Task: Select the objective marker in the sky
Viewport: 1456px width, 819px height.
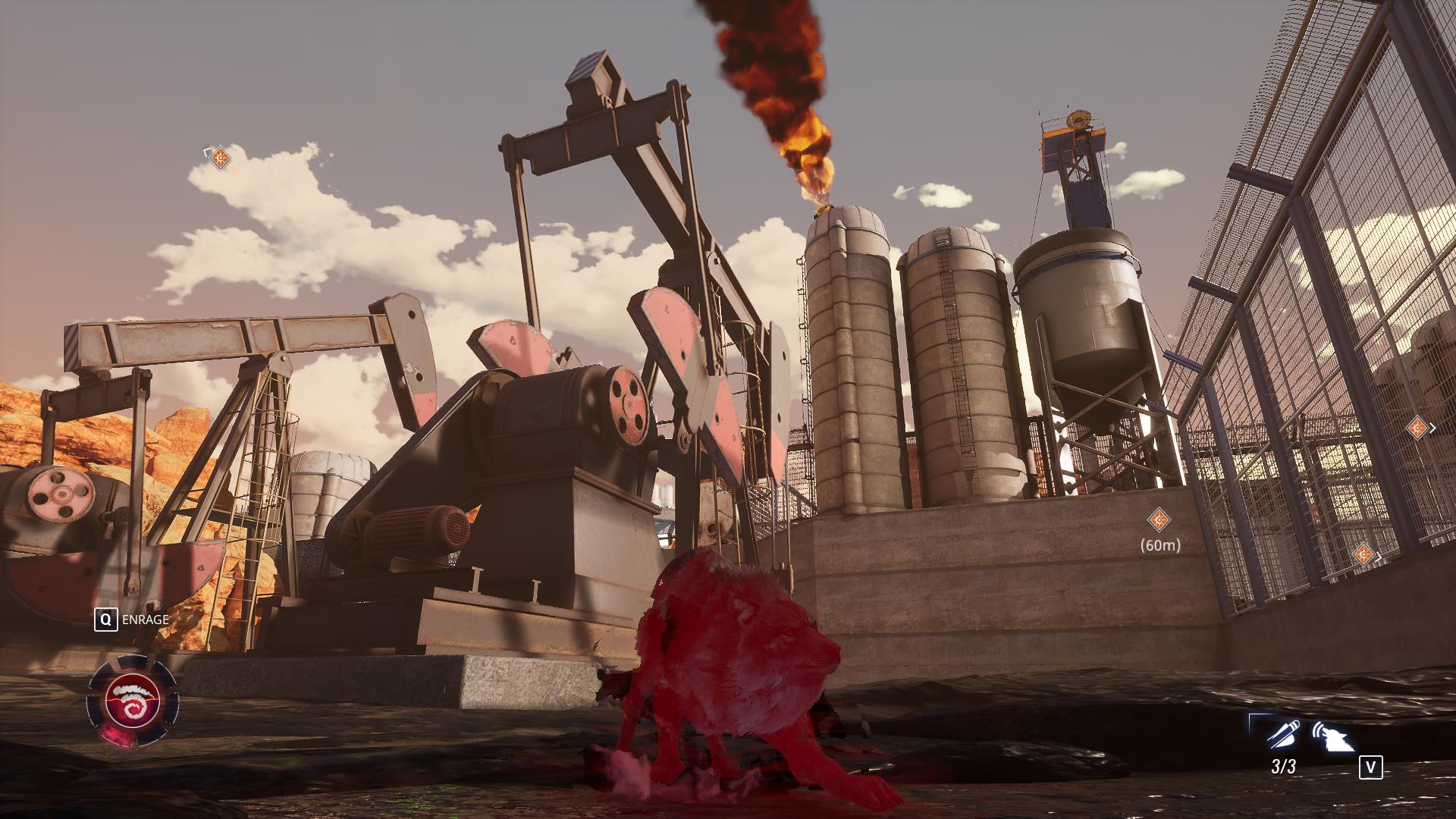Action: click(x=220, y=158)
